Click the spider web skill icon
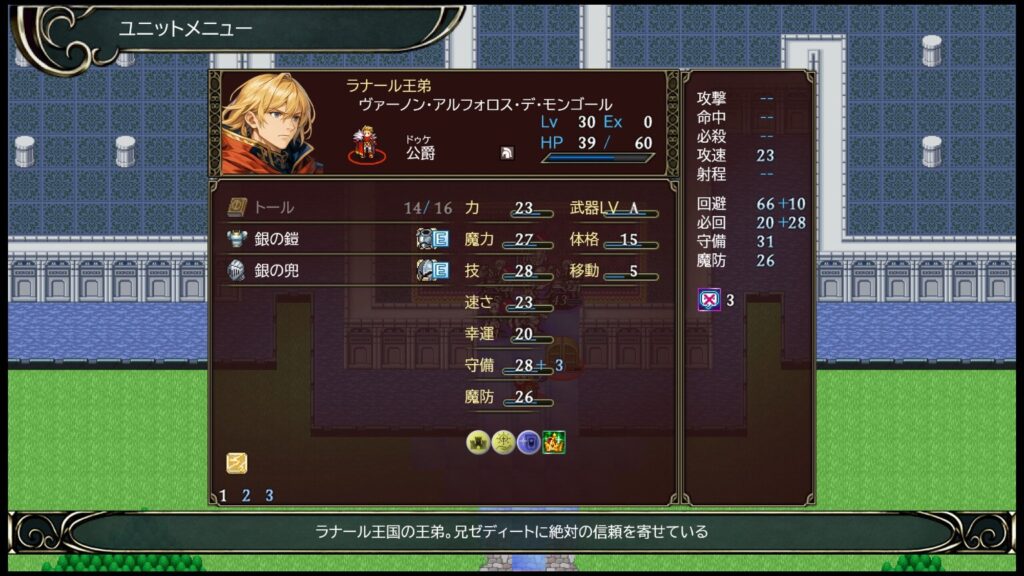Screen dimensions: 1024x576 [x=503, y=442]
